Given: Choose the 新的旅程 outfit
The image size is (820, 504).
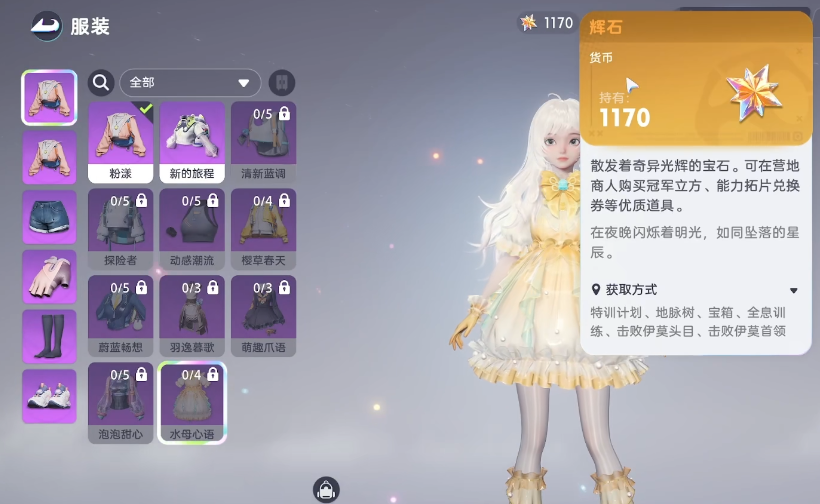Looking at the screenshot, I should tap(192, 141).
